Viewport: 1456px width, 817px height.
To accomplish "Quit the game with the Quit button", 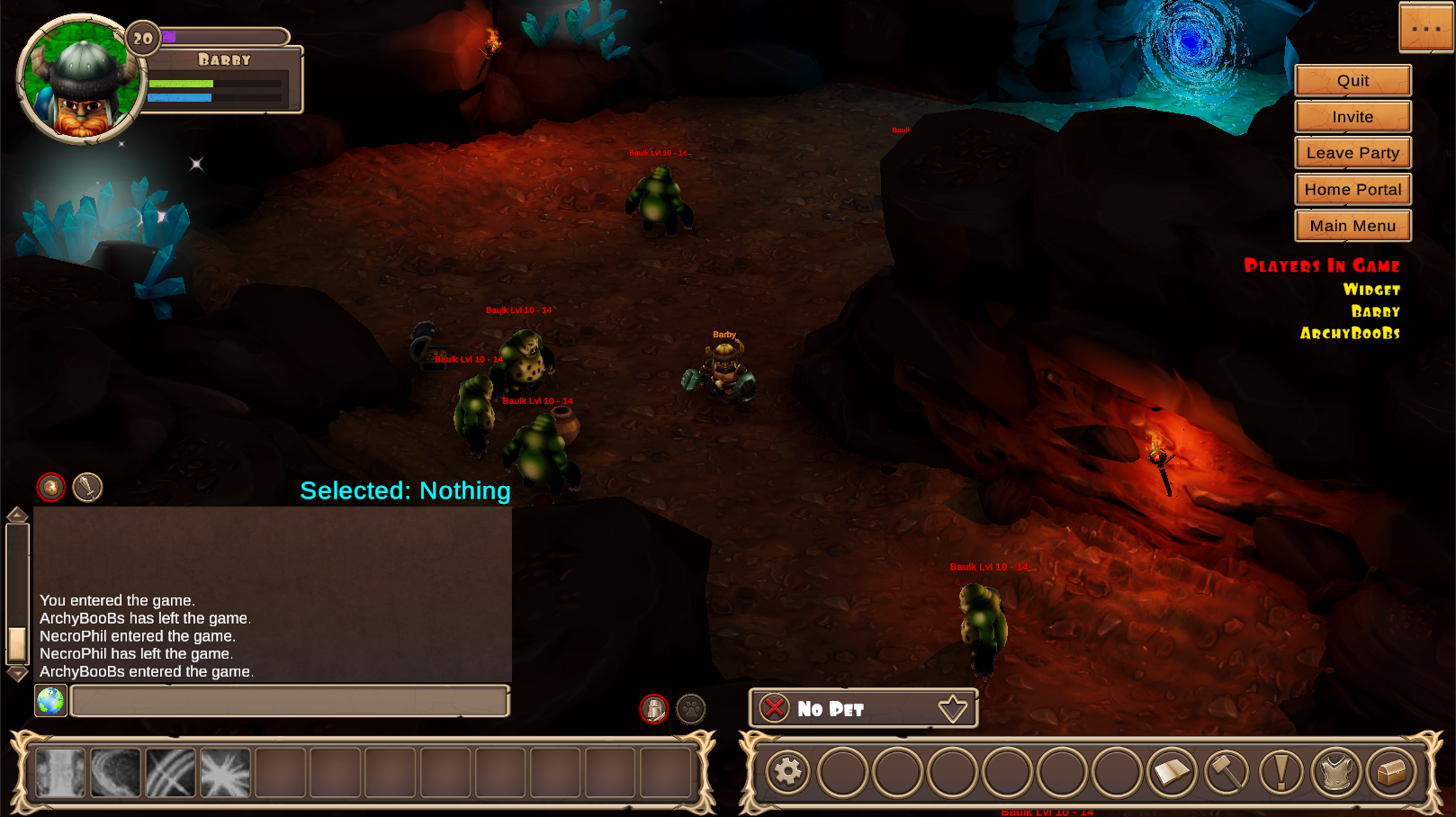I will coord(1353,80).
